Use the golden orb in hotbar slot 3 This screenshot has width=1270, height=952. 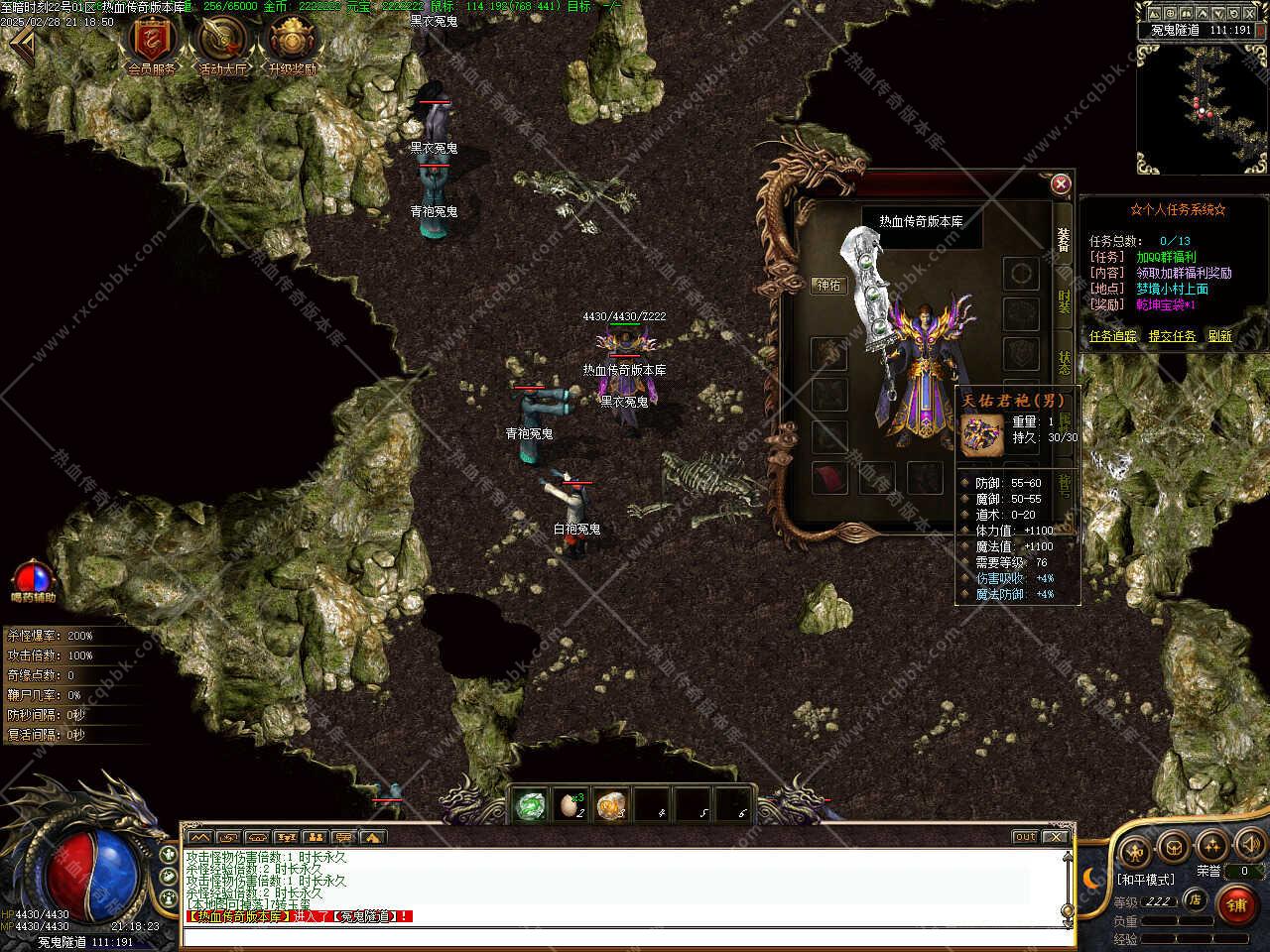(610, 805)
